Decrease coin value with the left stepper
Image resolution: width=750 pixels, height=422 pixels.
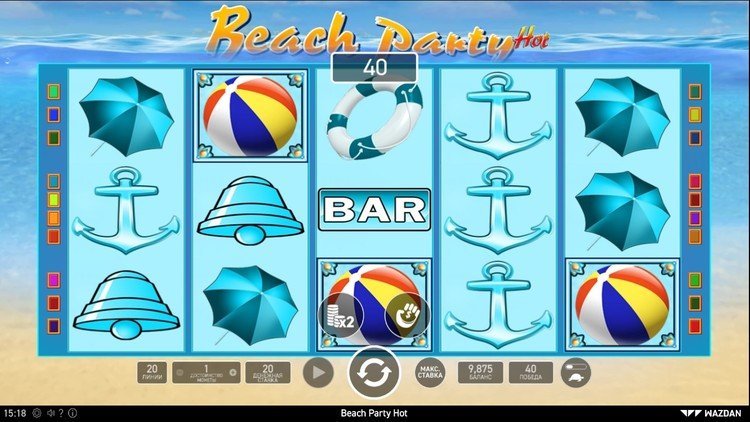180,373
